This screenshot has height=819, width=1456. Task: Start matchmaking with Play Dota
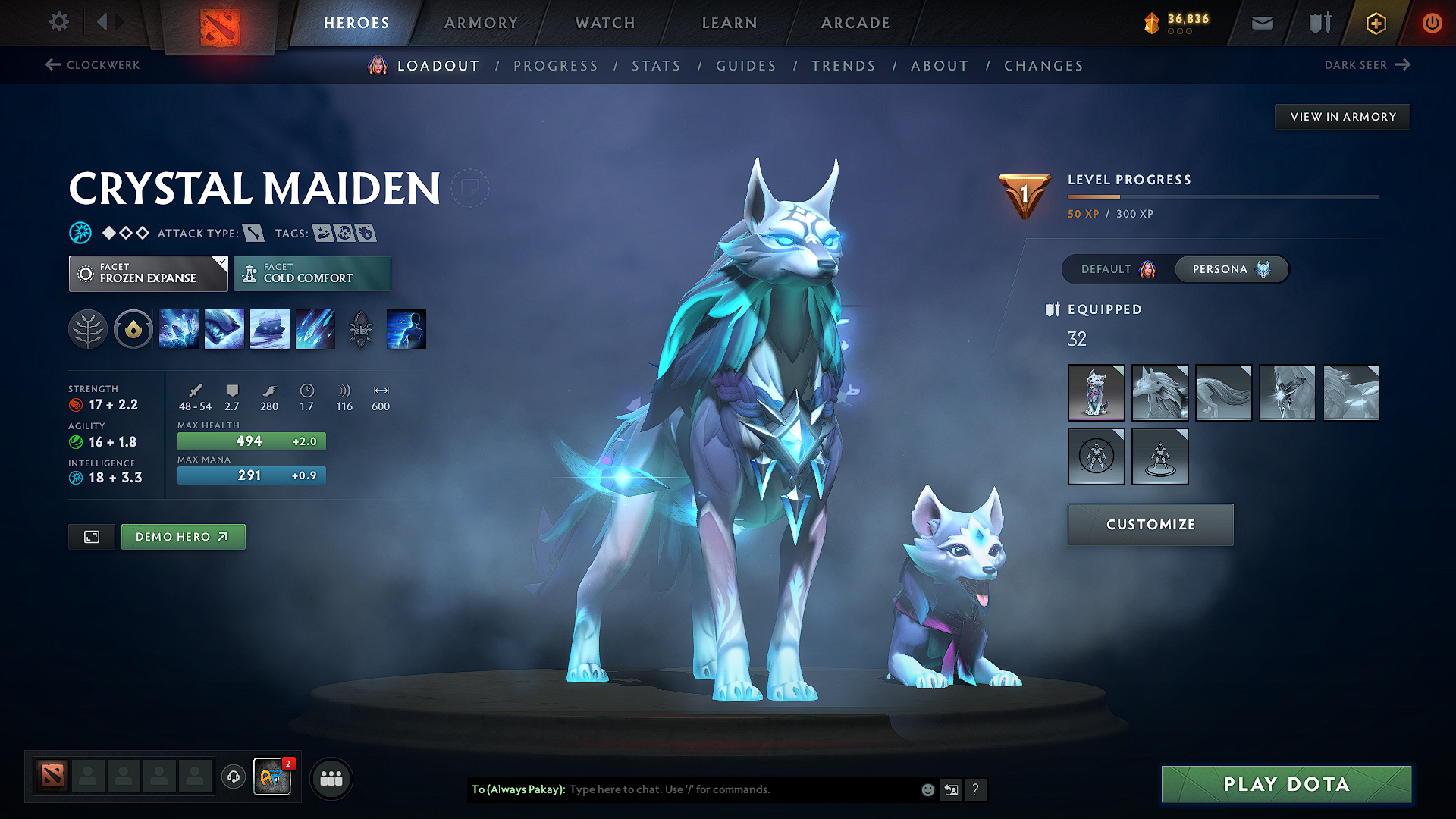(x=1286, y=784)
